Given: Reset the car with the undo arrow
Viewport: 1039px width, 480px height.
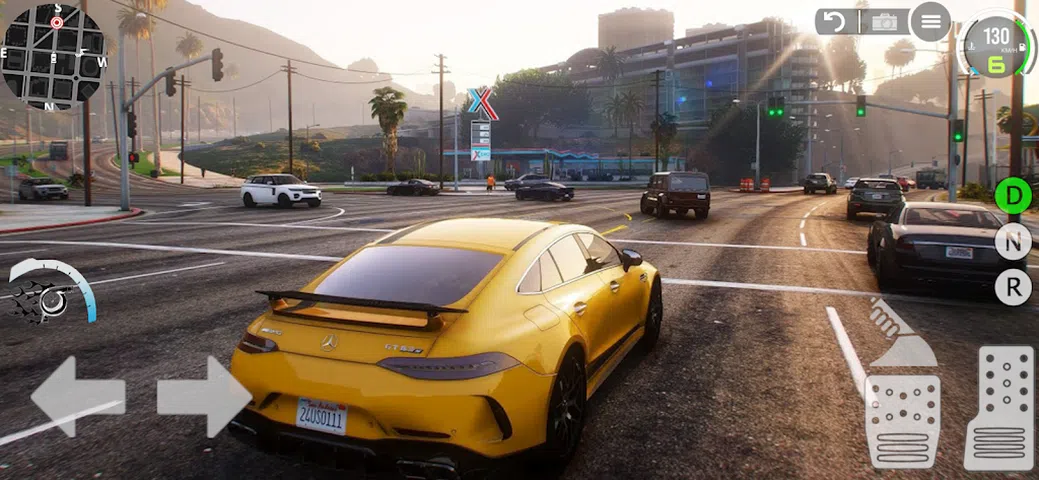Looking at the screenshot, I should point(835,21).
